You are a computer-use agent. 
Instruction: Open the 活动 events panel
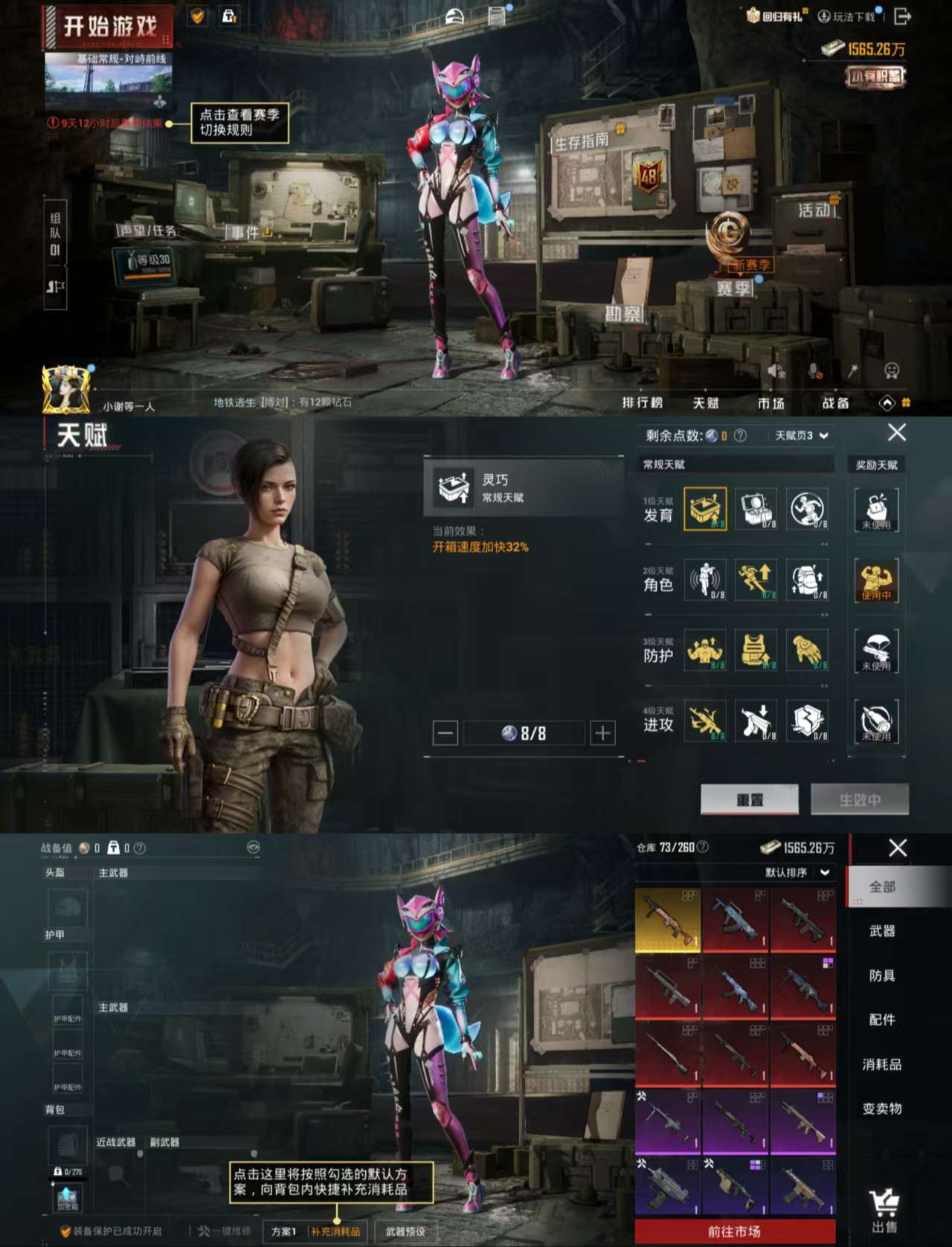pos(814,210)
